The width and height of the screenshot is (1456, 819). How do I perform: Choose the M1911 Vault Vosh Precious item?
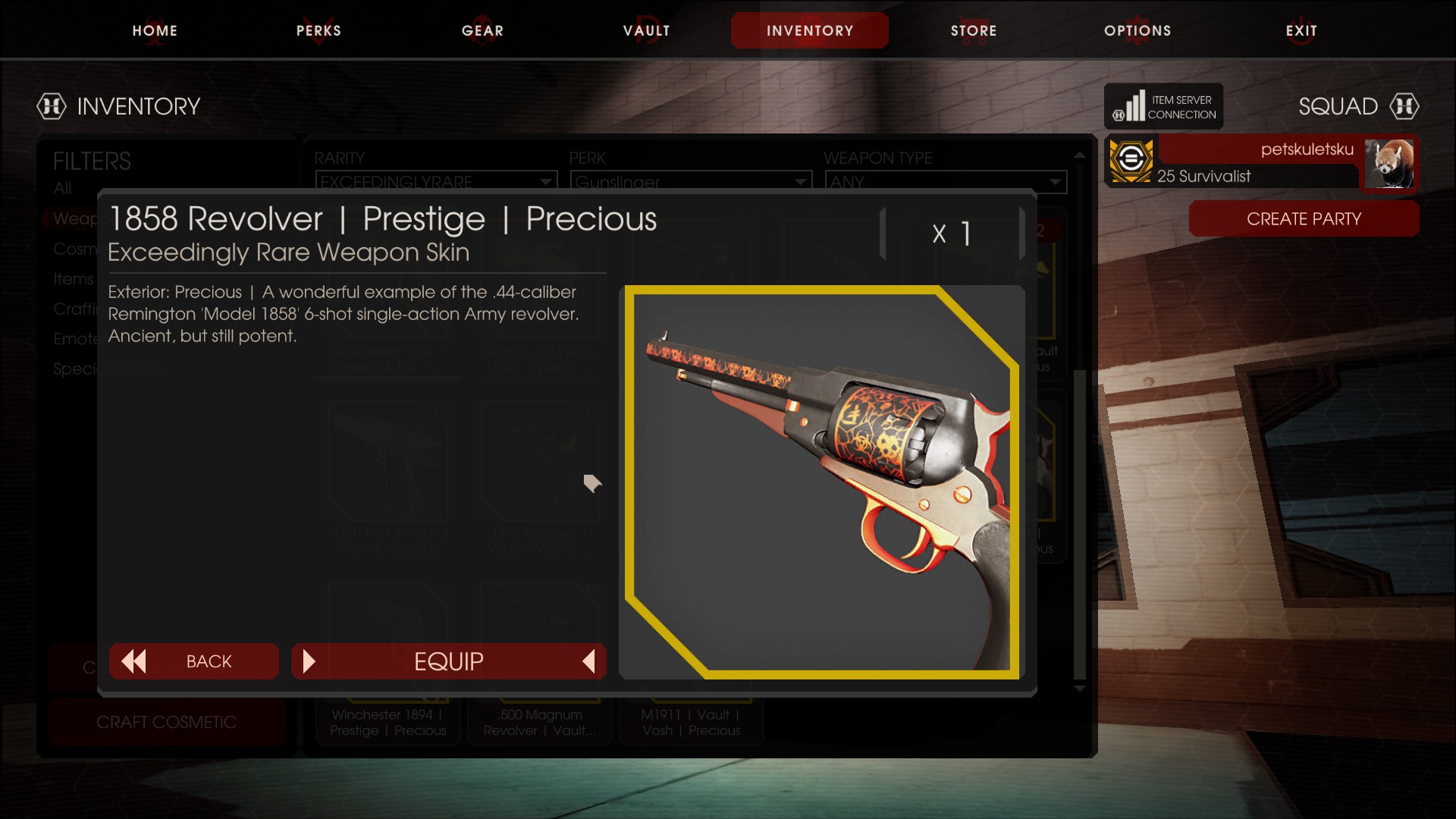[x=691, y=722]
